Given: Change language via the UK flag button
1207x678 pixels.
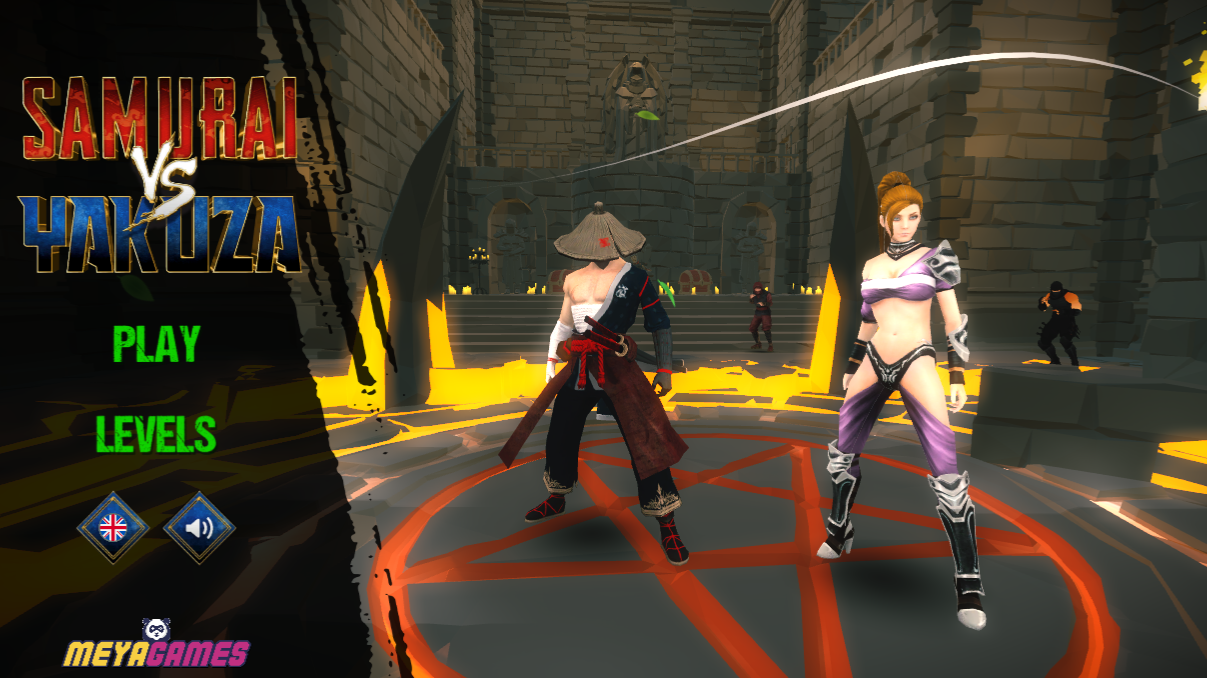Looking at the screenshot, I should tap(113, 526).
